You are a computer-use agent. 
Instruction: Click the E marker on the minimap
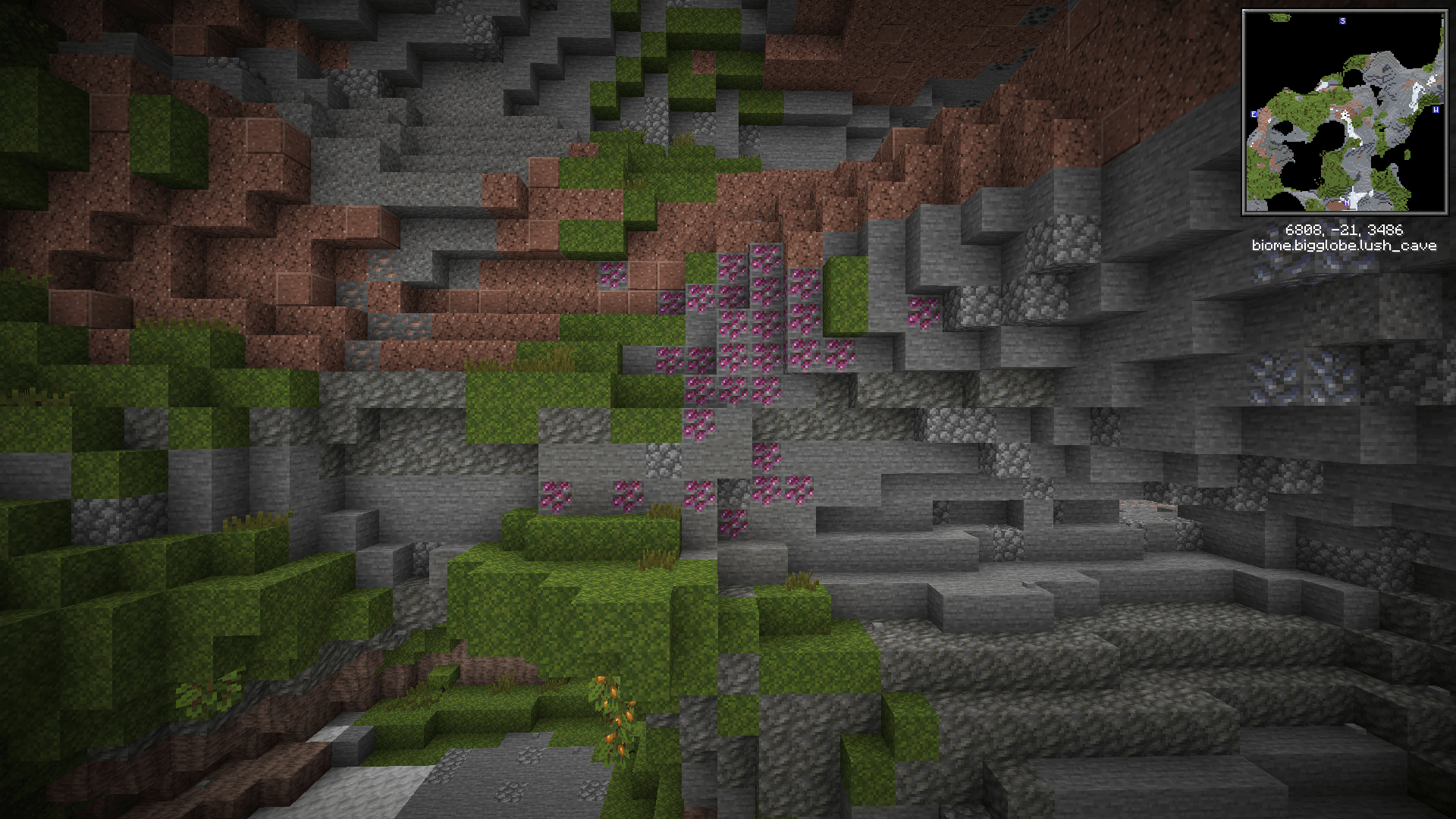[x=1254, y=115]
